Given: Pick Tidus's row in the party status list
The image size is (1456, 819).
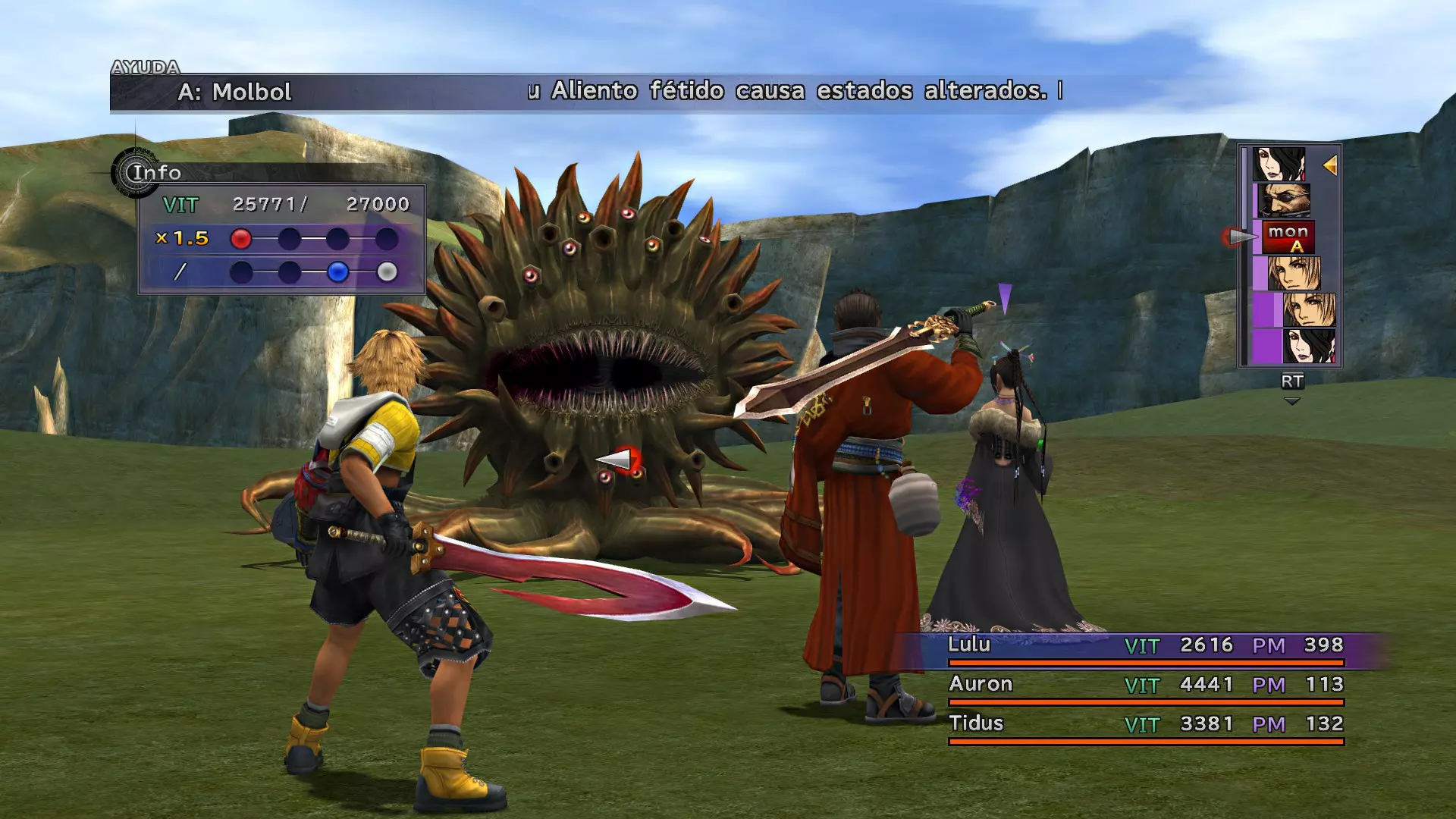Looking at the screenshot, I should pos(1145,724).
